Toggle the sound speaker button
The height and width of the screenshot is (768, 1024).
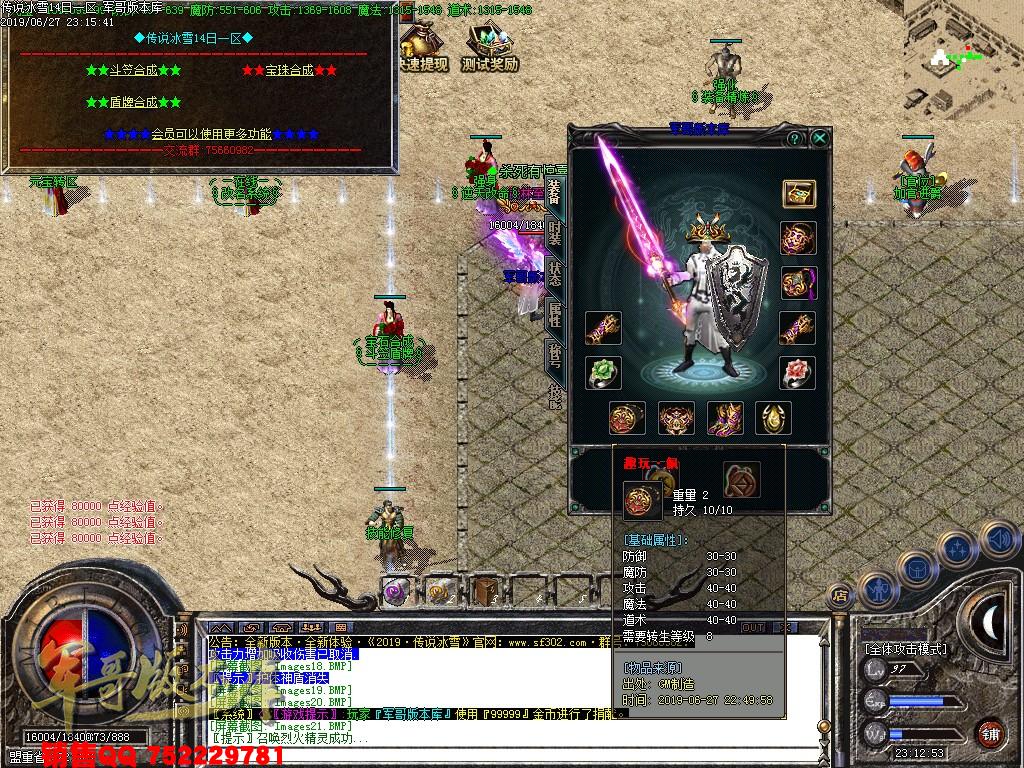[999, 540]
